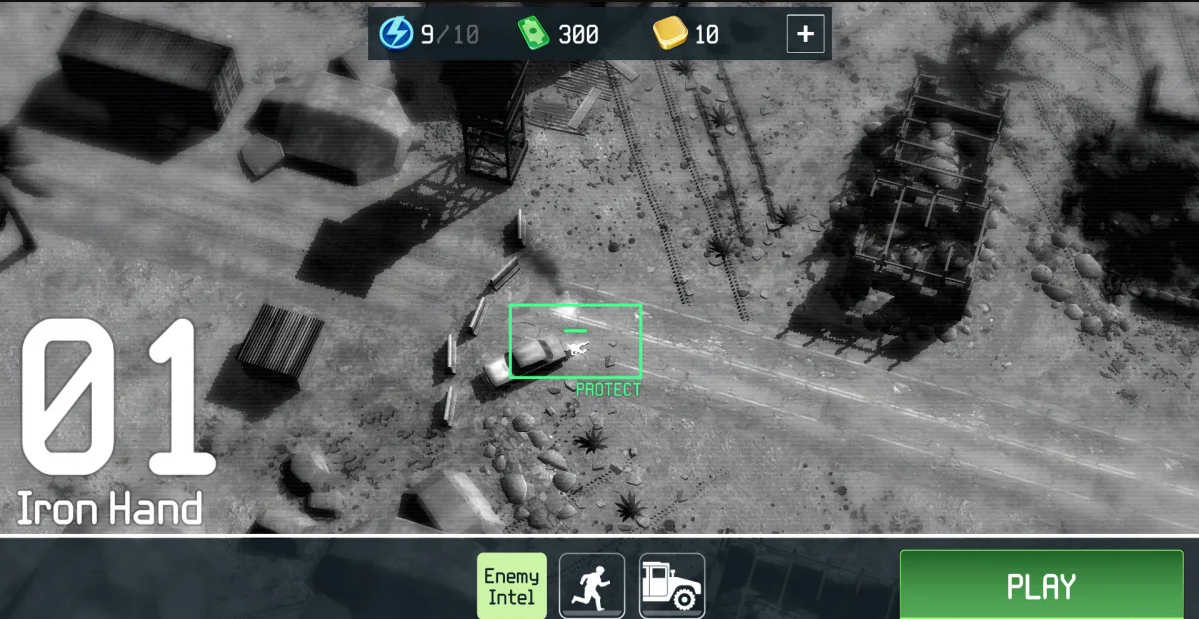Image resolution: width=1199 pixels, height=619 pixels.
Task: Open the Enemy Intel panel
Action: click(x=511, y=586)
